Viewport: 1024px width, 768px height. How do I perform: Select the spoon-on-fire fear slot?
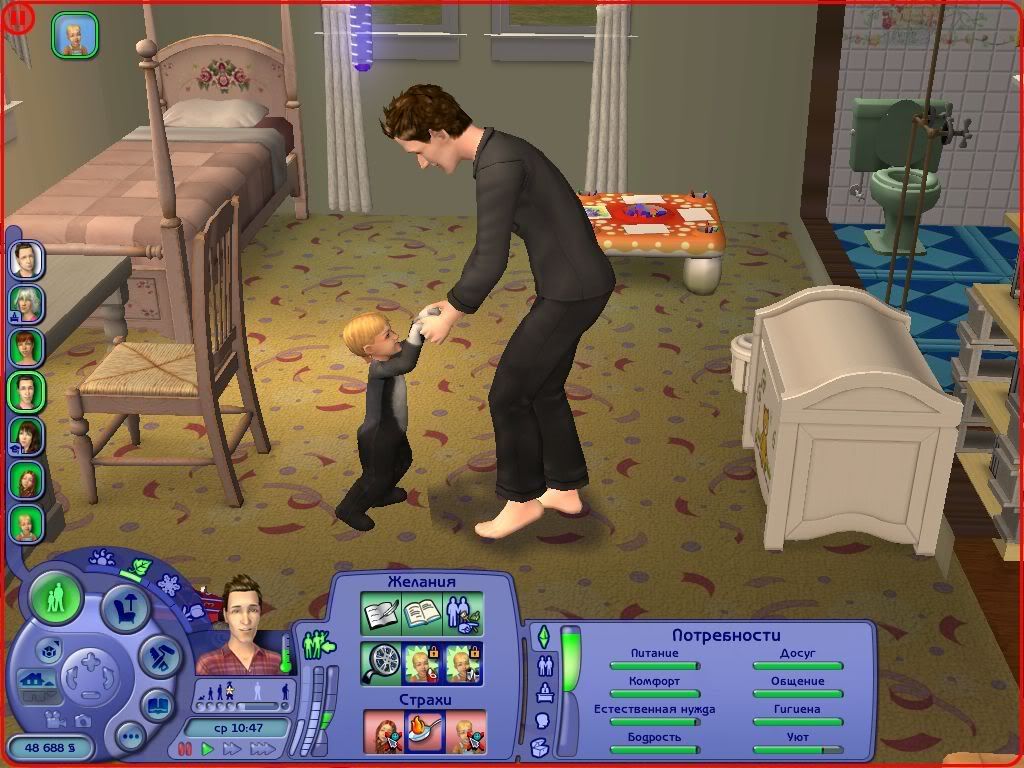click(424, 731)
